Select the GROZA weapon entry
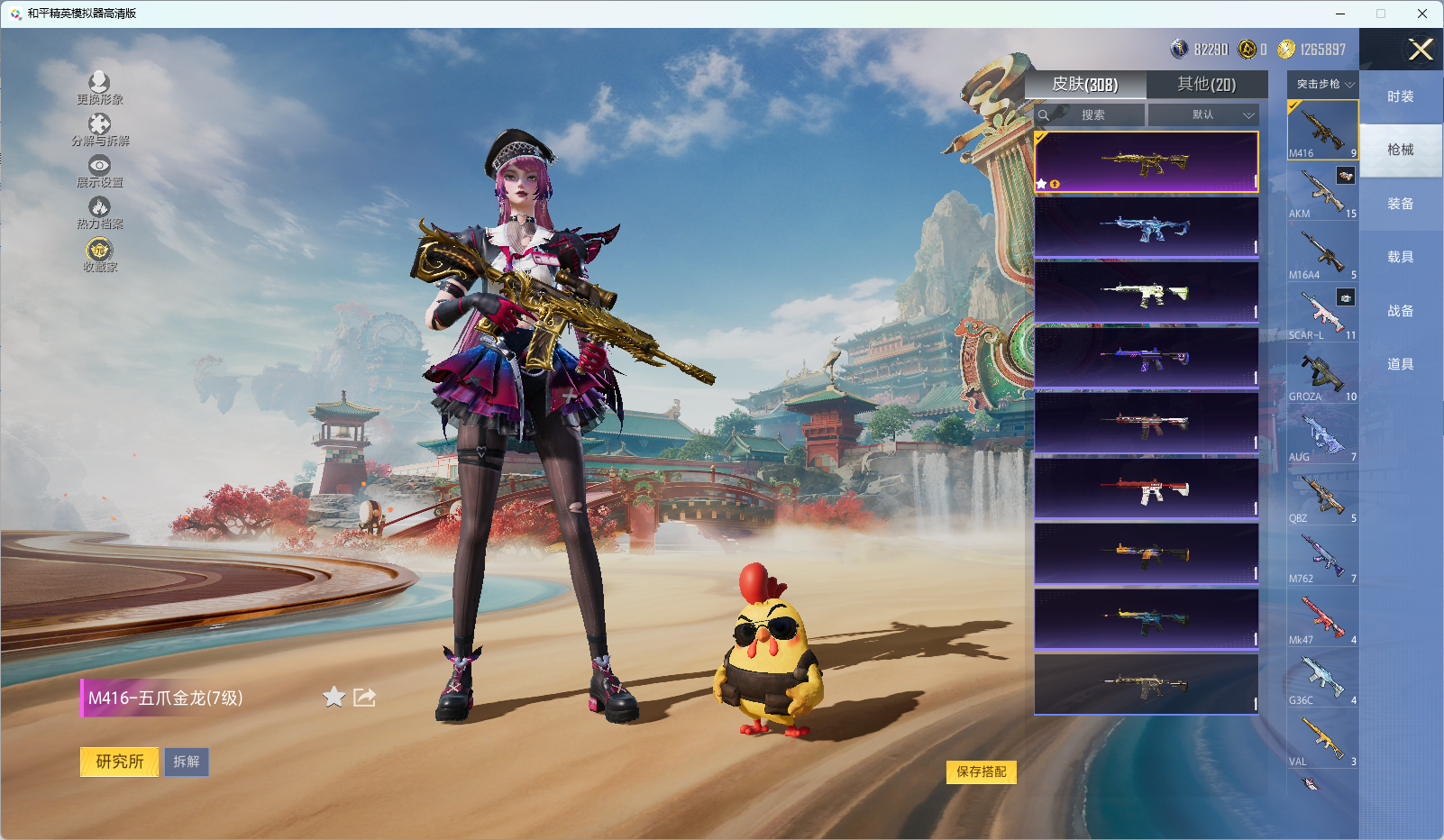 (1322, 374)
